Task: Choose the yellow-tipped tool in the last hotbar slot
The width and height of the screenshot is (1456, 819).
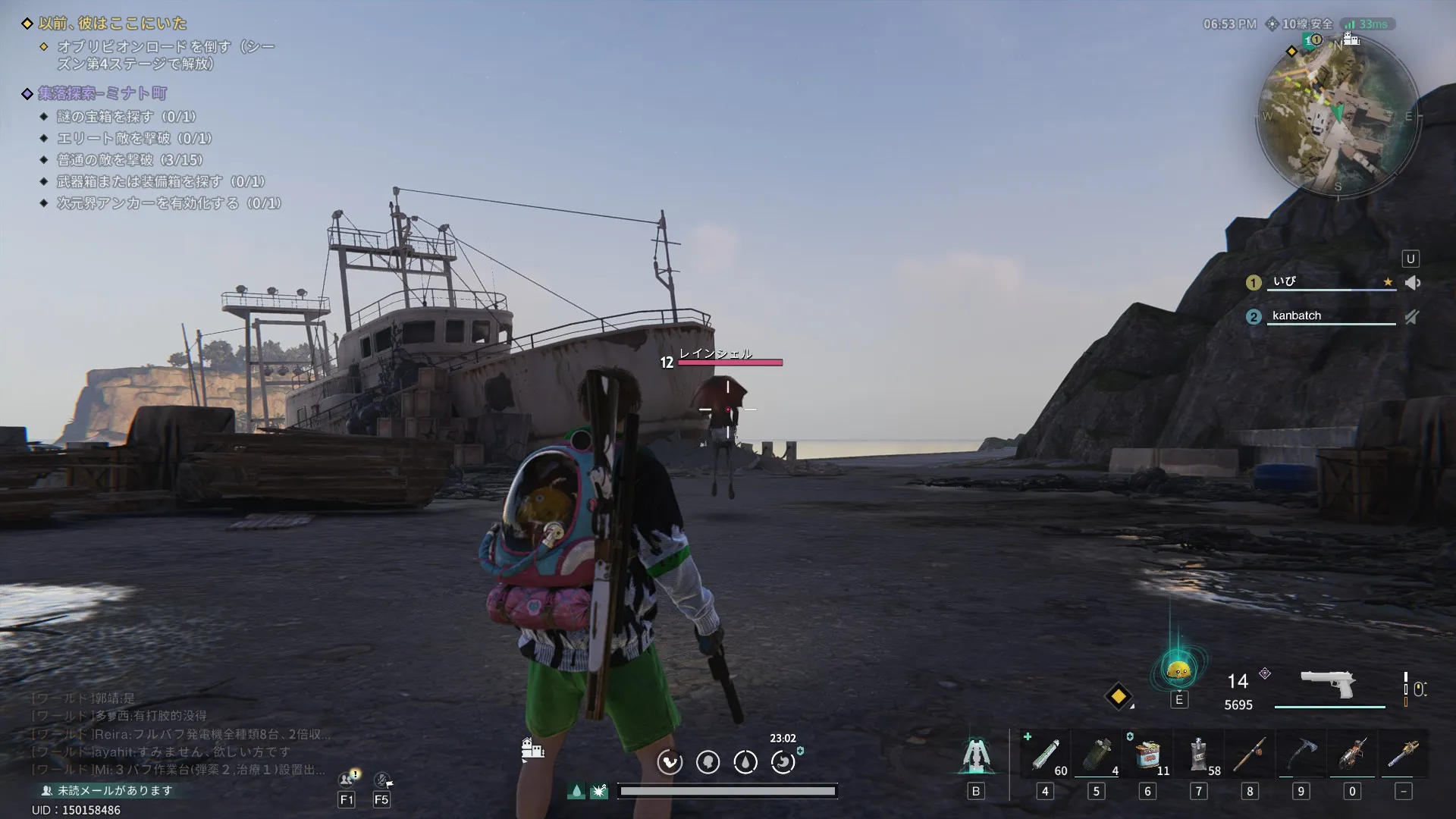Action: [x=1403, y=755]
